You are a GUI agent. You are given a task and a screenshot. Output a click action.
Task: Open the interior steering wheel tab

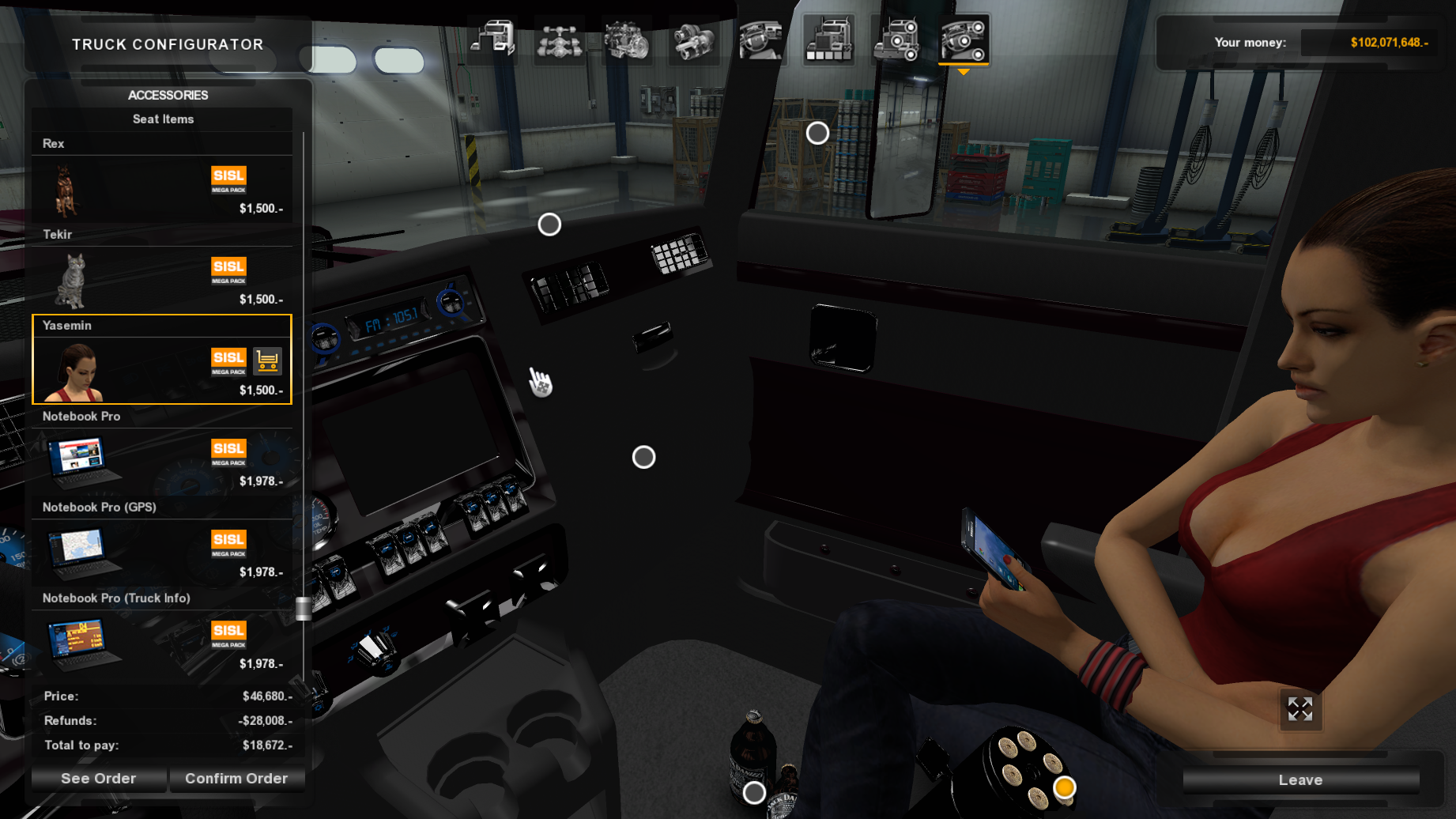coord(761,40)
